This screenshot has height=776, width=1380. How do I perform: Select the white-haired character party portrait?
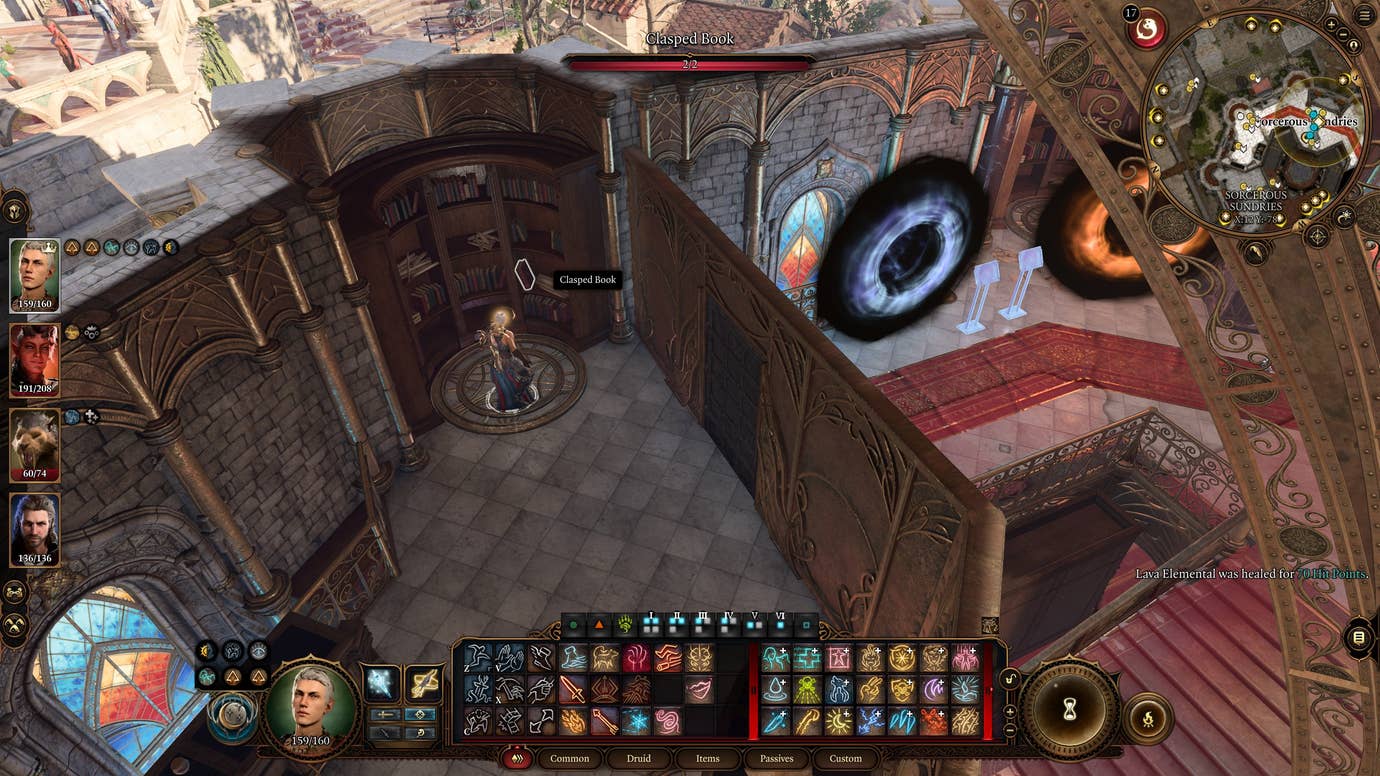34,275
